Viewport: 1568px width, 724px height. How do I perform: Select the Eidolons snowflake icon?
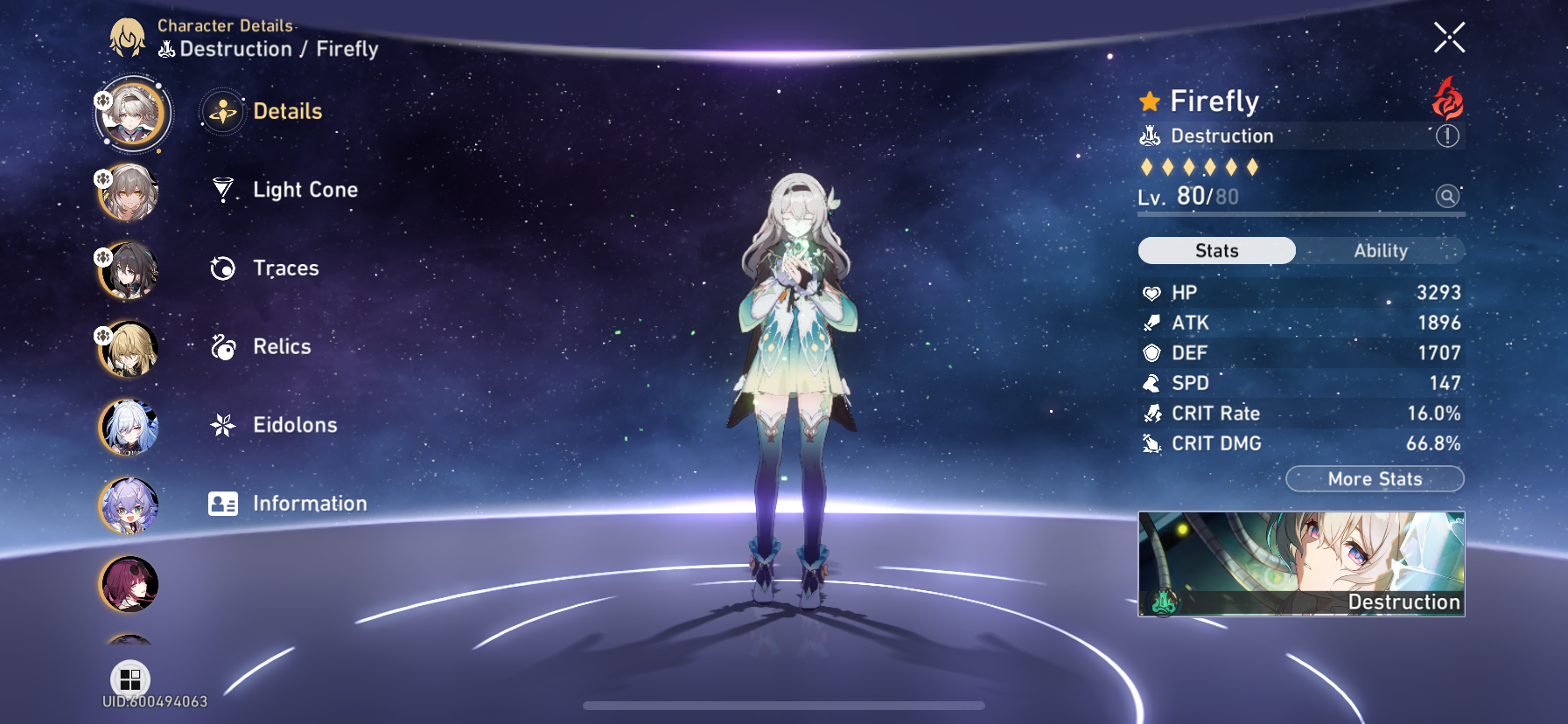[223, 425]
